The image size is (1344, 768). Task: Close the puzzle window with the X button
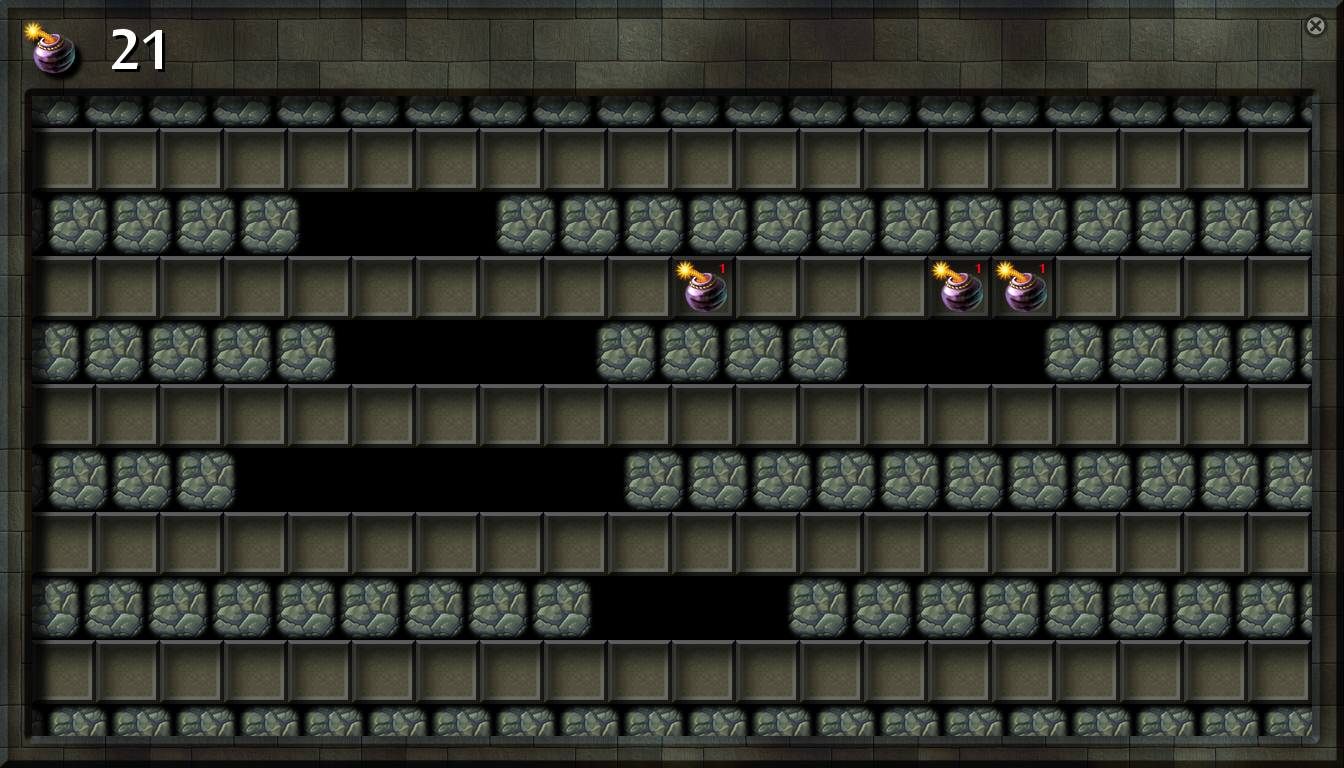tap(1315, 26)
